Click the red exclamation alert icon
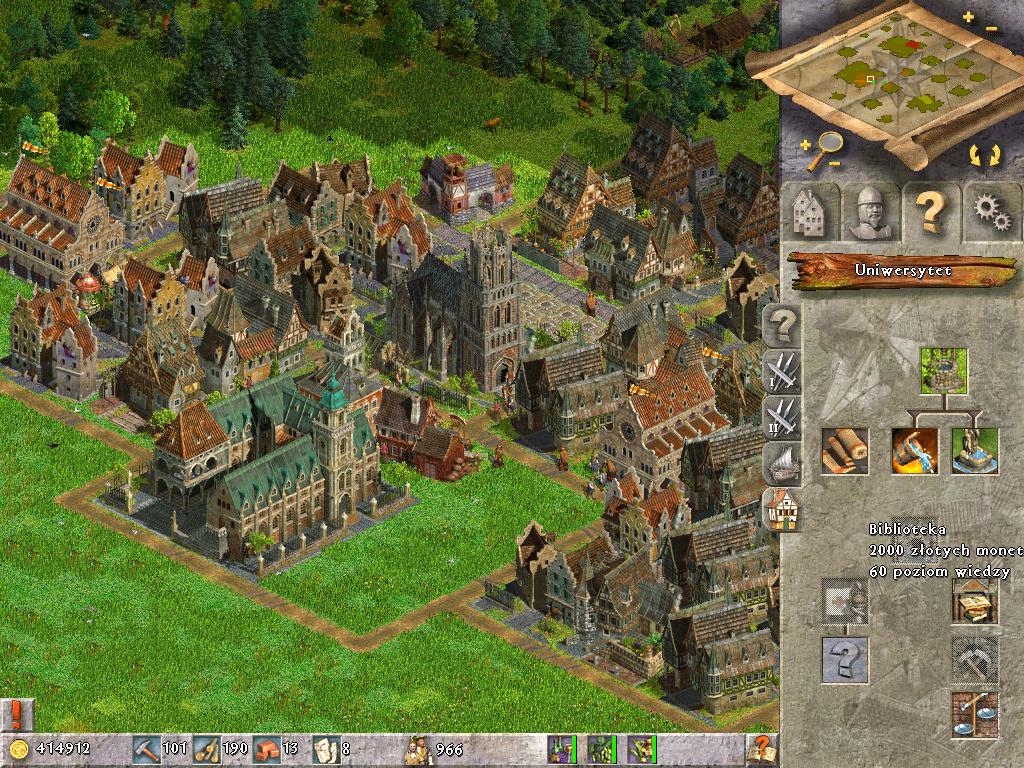Viewport: 1024px width, 768px height. 17,713
